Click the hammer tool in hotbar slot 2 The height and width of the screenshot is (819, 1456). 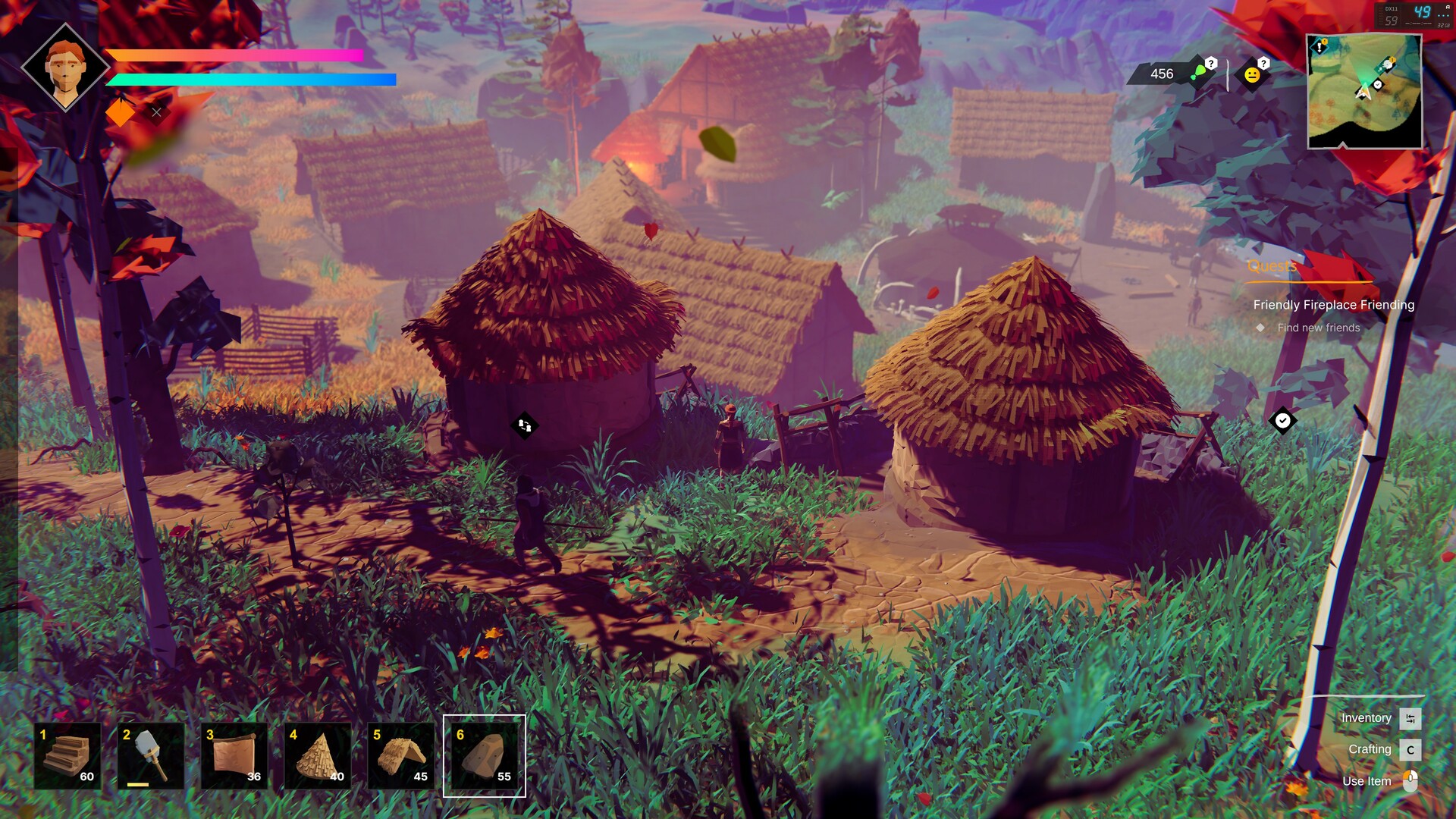tap(149, 756)
